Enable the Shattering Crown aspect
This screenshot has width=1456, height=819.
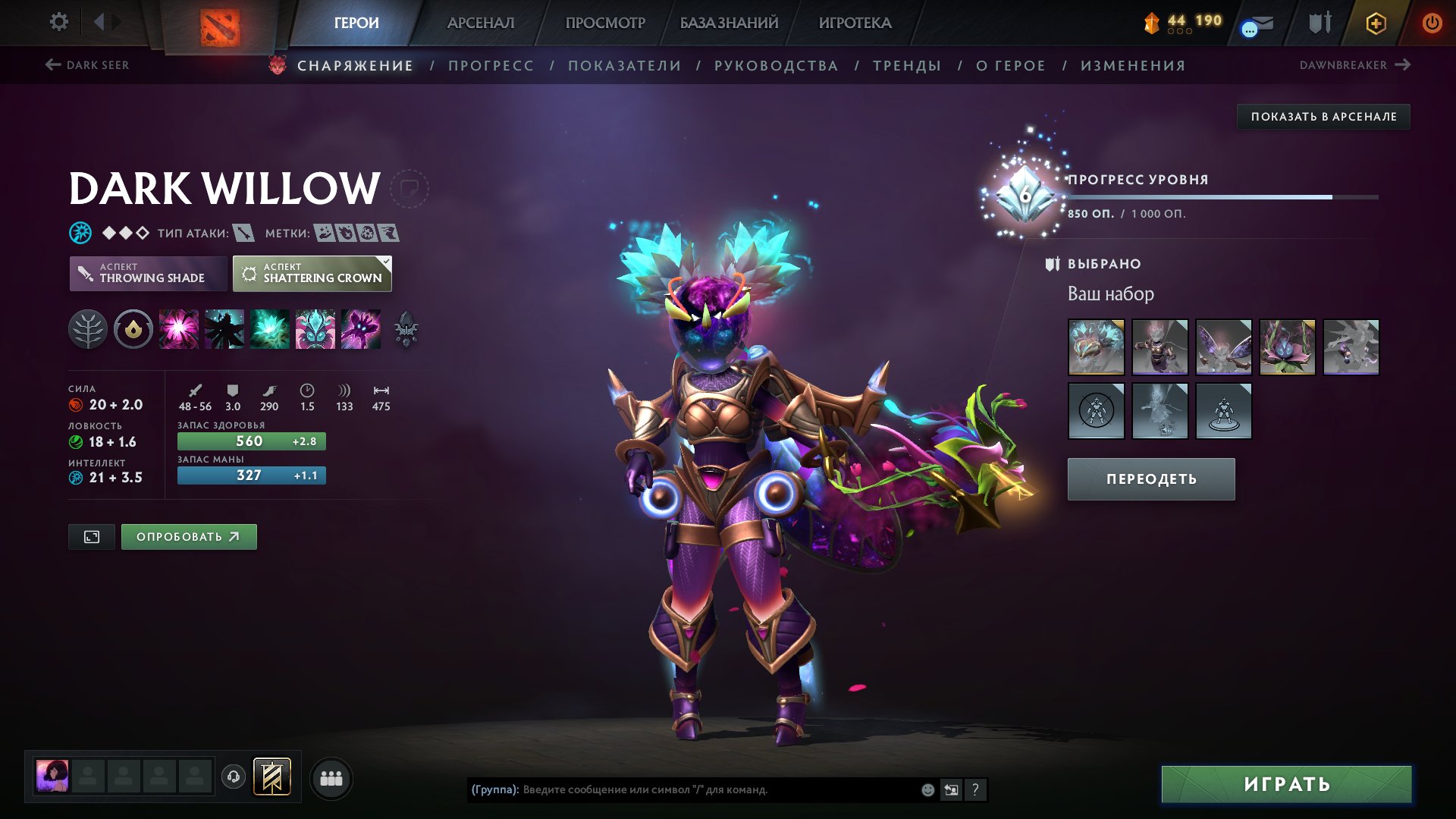(x=312, y=274)
